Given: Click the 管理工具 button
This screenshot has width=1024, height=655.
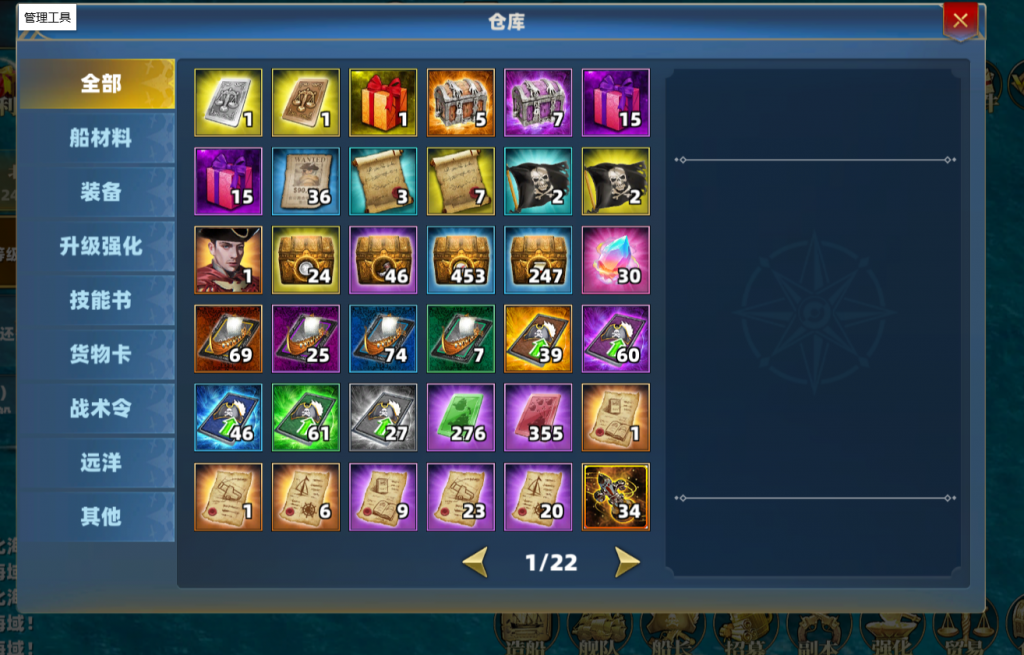Looking at the screenshot, I should pyautogui.click(x=47, y=18).
